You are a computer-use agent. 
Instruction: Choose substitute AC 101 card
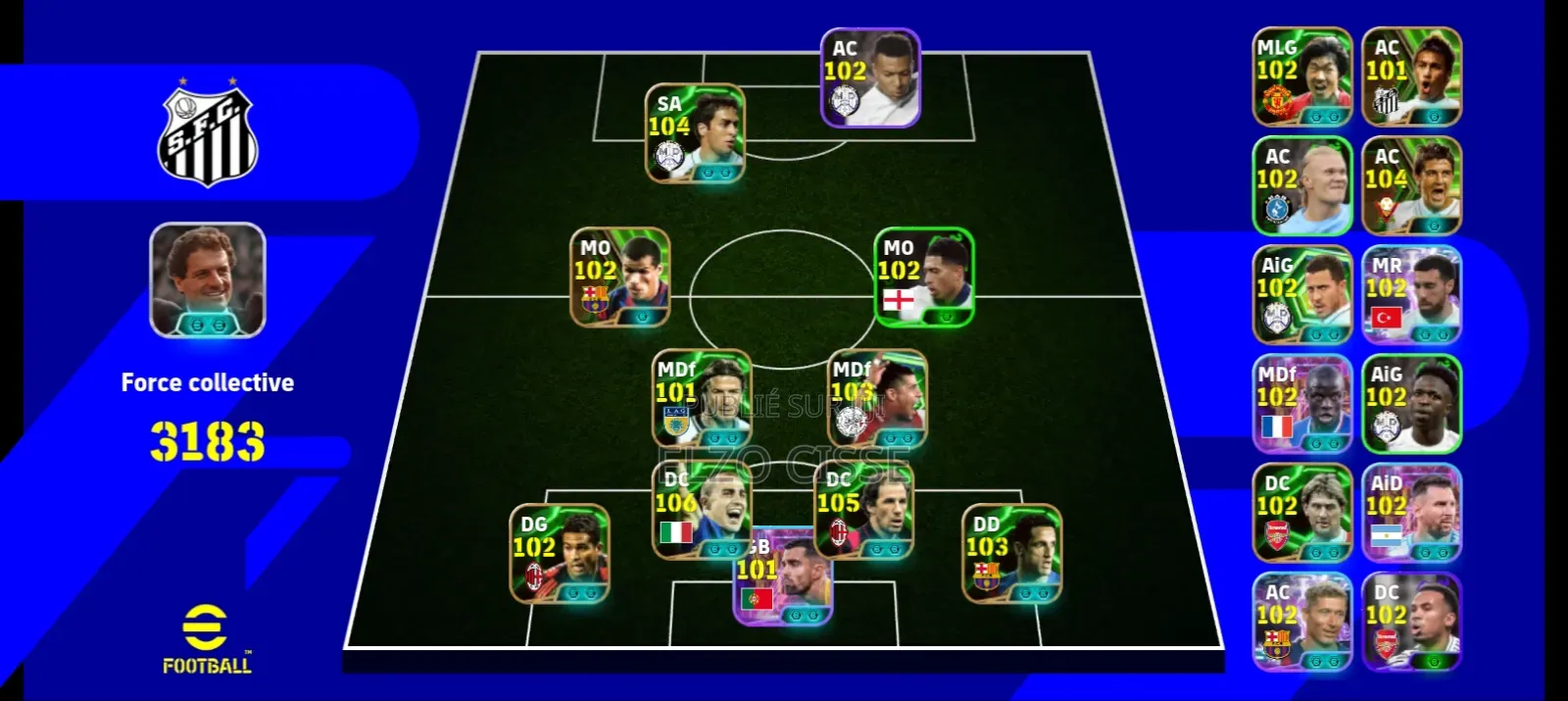point(1411,76)
